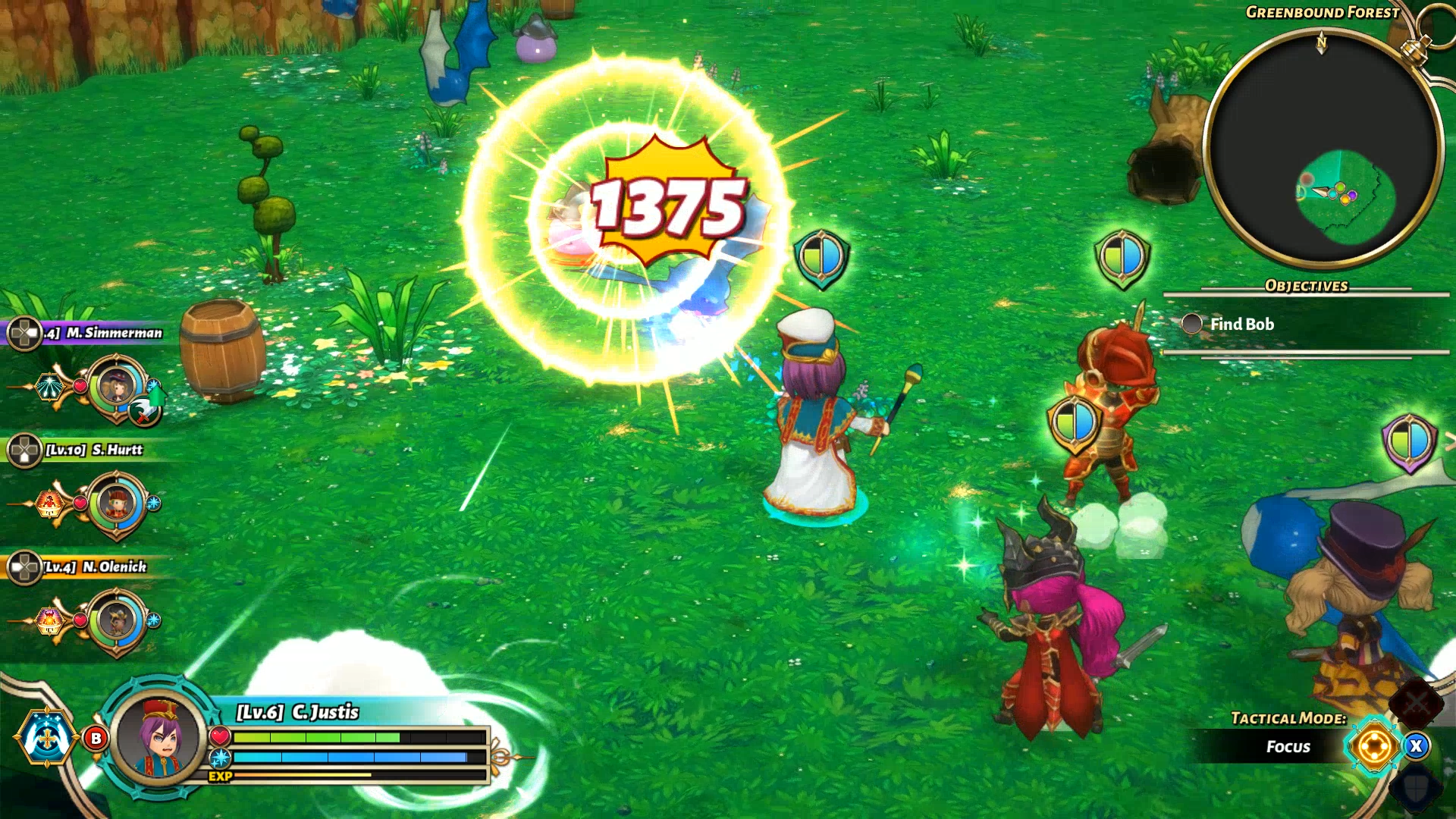Screen dimensions: 1456x819
Task: Select C. Justis's blue spell hexagon icon
Action: (x=47, y=738)
